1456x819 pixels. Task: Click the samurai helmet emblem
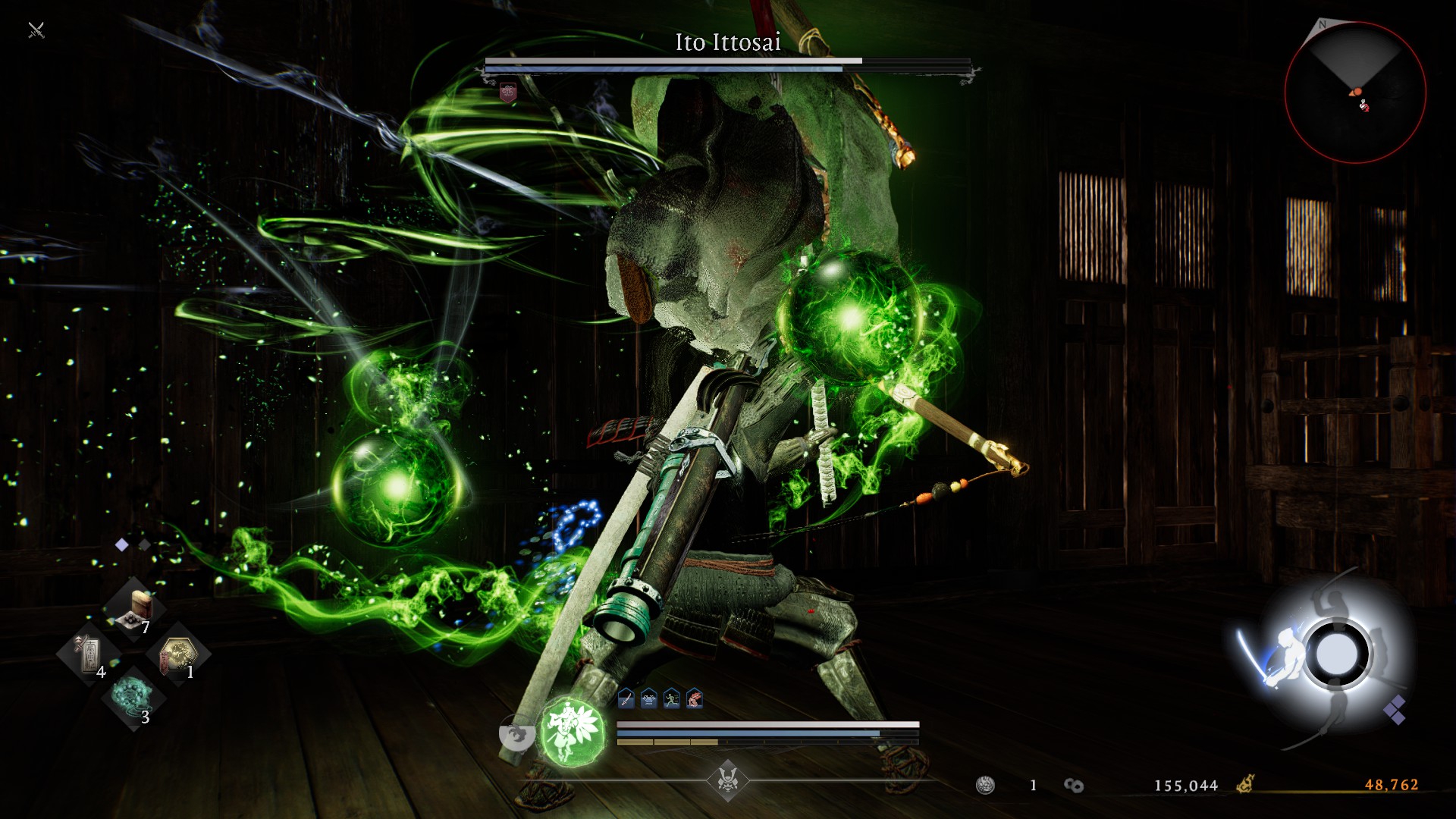click(x=727, y=780)
